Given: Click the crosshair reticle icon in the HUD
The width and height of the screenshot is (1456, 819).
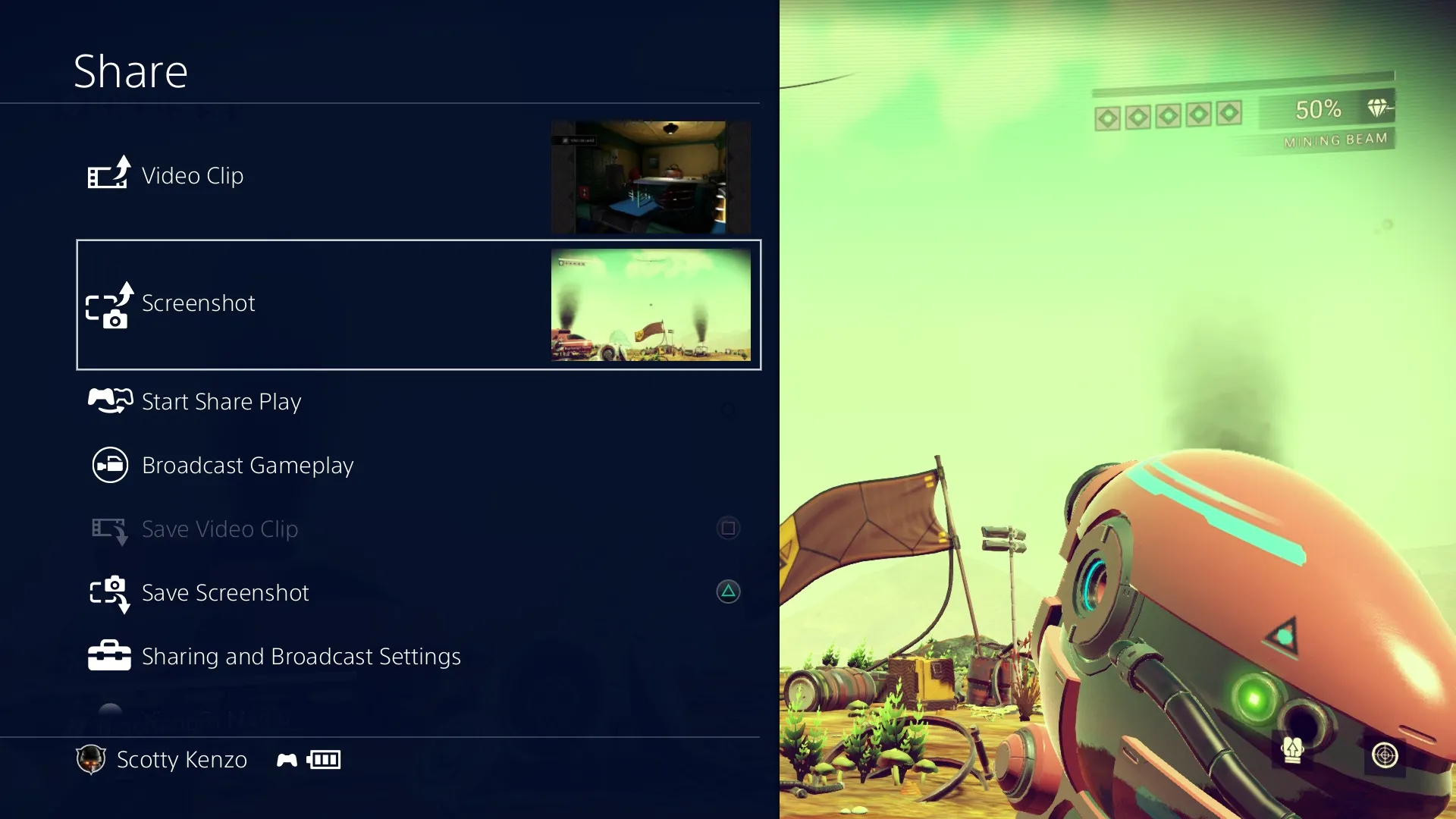Looking at the screenshot, I should (1386, 755).
